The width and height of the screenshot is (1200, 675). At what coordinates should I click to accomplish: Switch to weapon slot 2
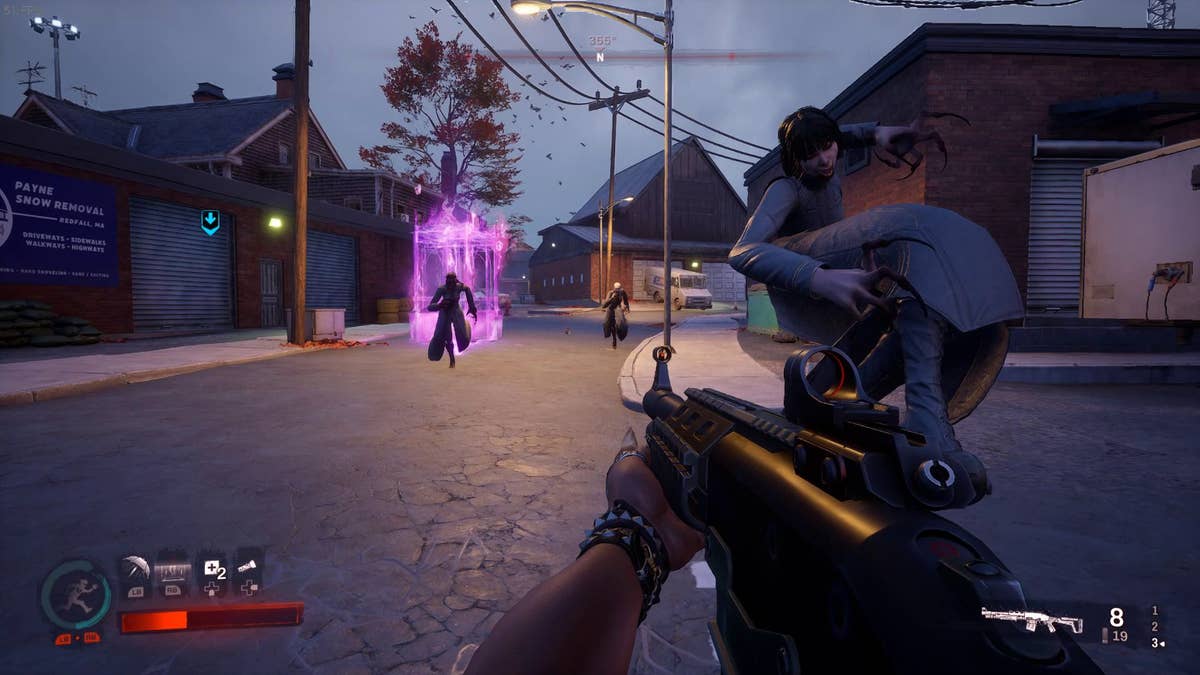coord(1155,626)
